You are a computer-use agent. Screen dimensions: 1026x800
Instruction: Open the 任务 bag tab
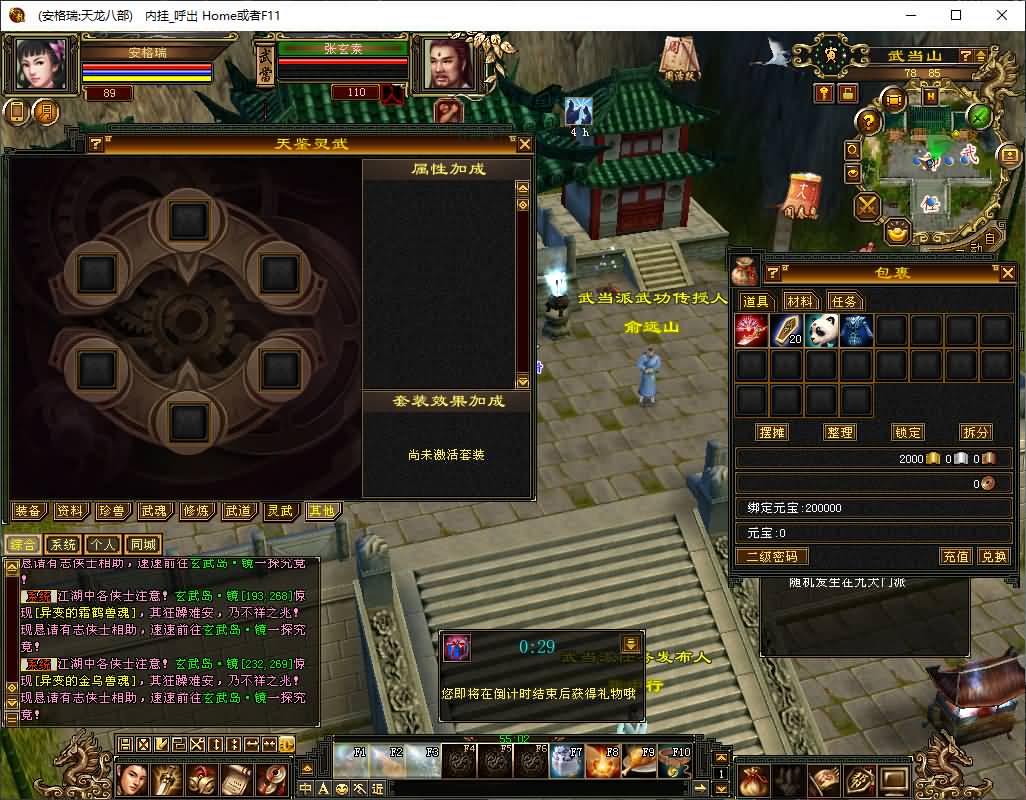[844, 301]
